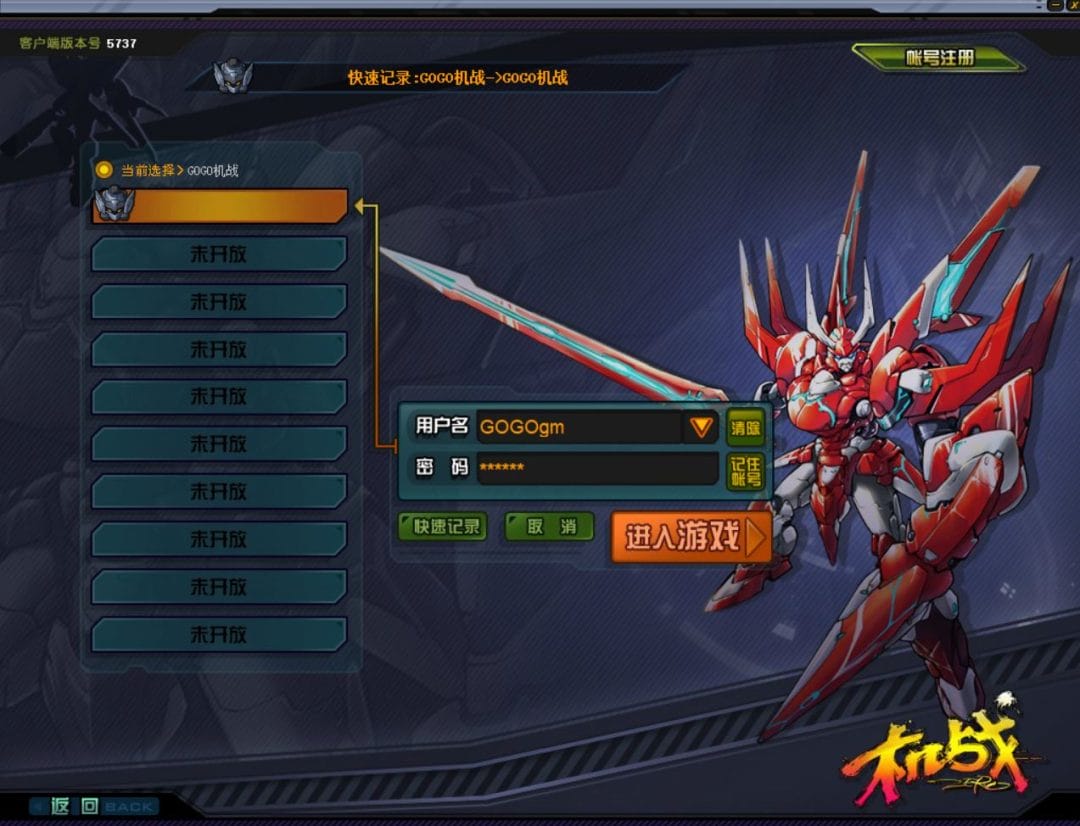Click the 进入游戏 enter game button
Viewport: 1080px width, 826px height.
pos(690,538)
